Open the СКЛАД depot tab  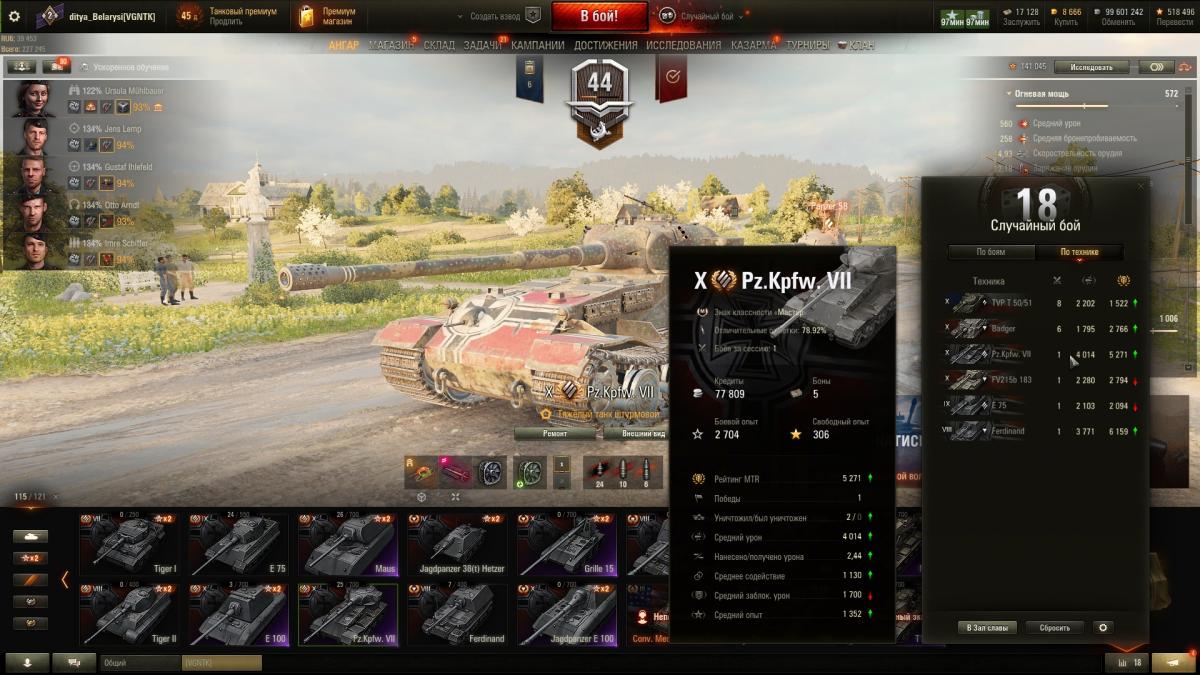coord(439,45)
